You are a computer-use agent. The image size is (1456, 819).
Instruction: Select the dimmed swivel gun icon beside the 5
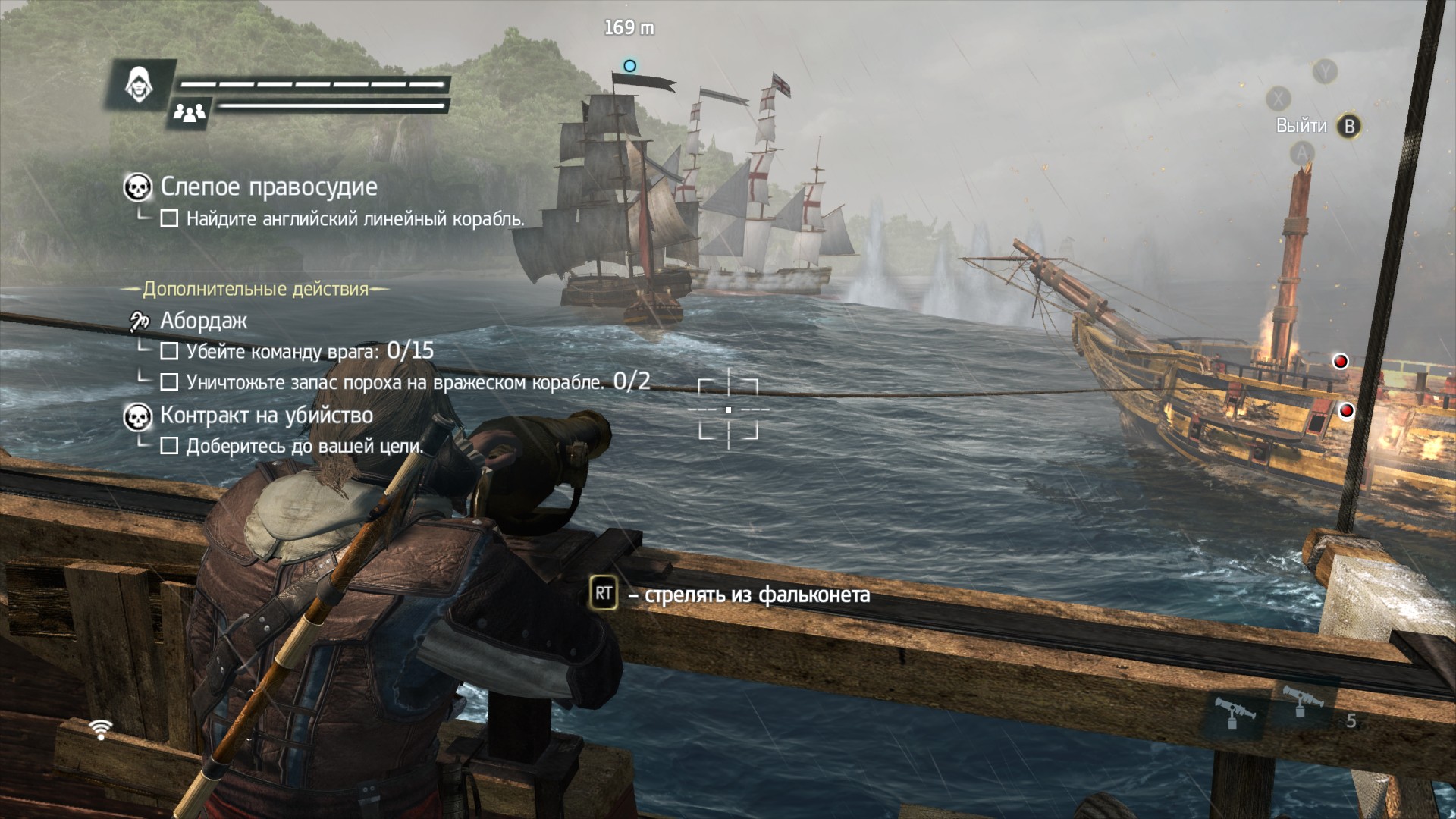(1301, 702)
